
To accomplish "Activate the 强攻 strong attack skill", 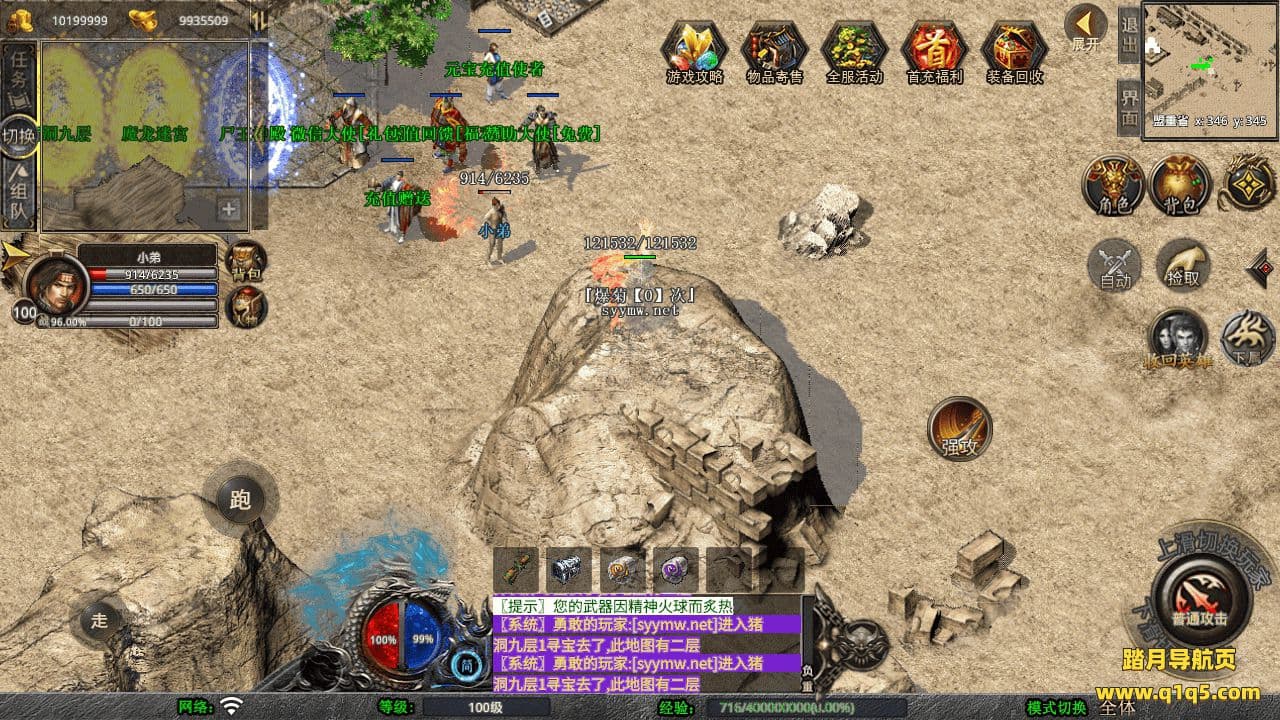I will coord(959,429).
